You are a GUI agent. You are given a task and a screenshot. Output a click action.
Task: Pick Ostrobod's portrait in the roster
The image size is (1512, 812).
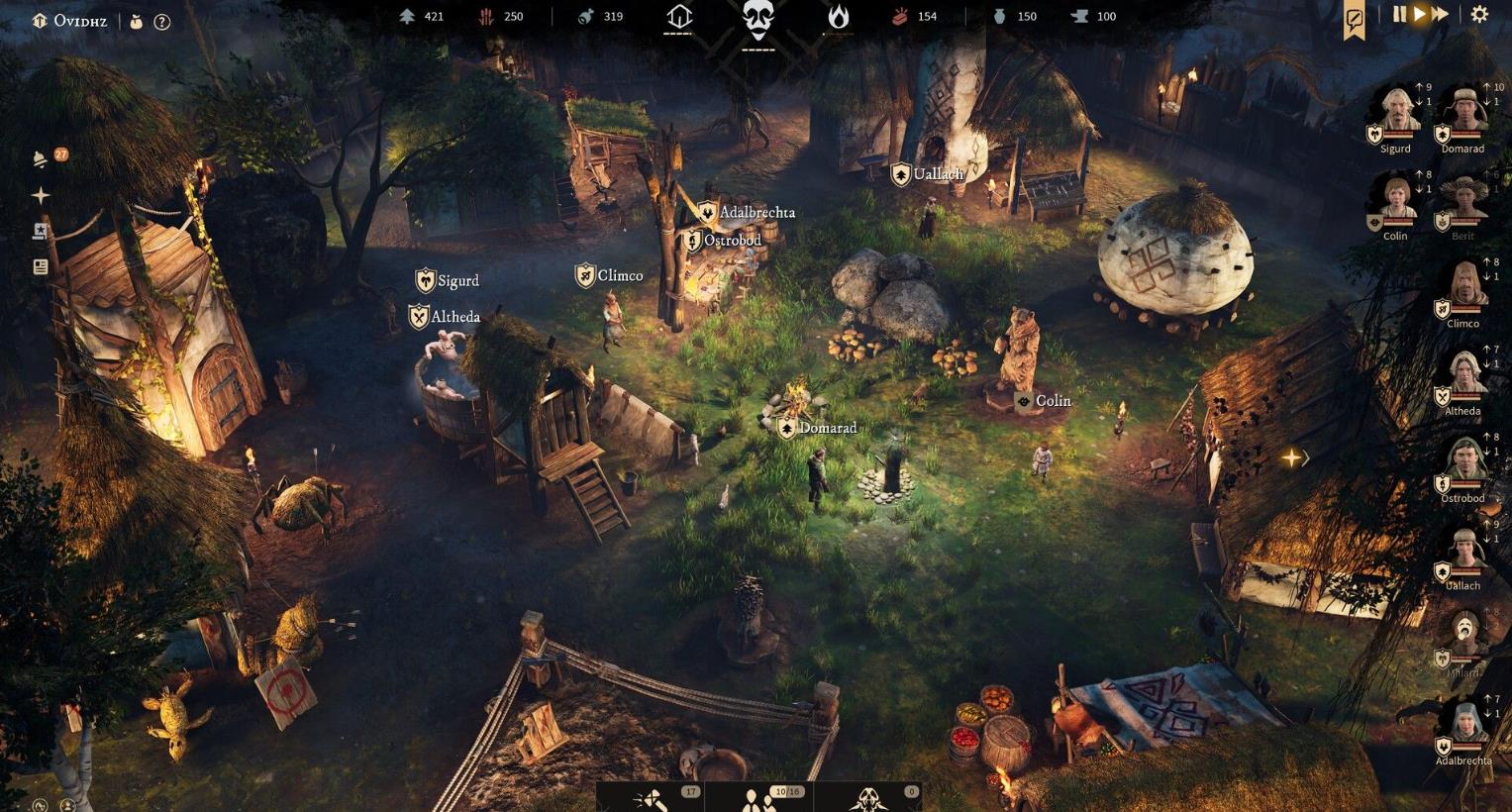click(x=1463, y=465)
